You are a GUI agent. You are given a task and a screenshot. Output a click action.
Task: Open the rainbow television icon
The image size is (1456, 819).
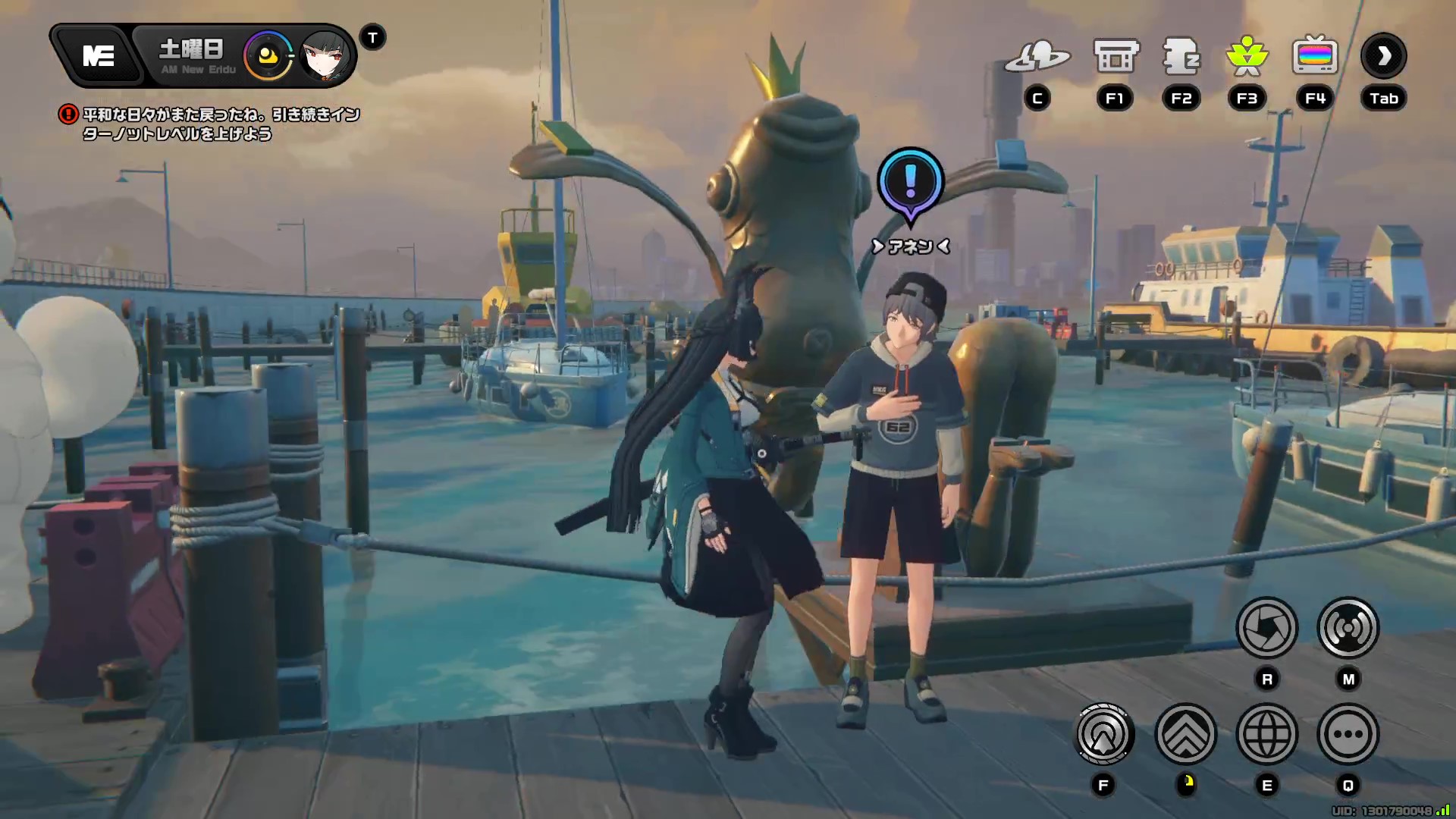[x=1315, y=56]
